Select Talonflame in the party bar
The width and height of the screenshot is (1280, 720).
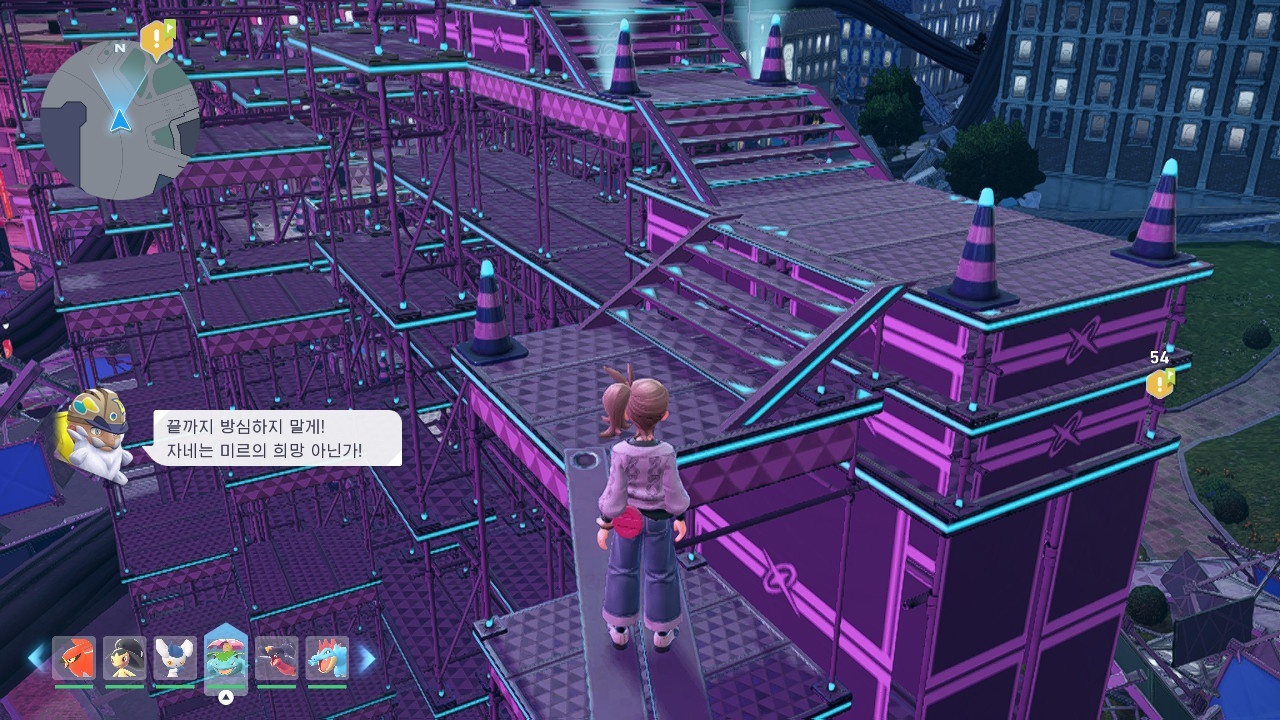(74, 658)
